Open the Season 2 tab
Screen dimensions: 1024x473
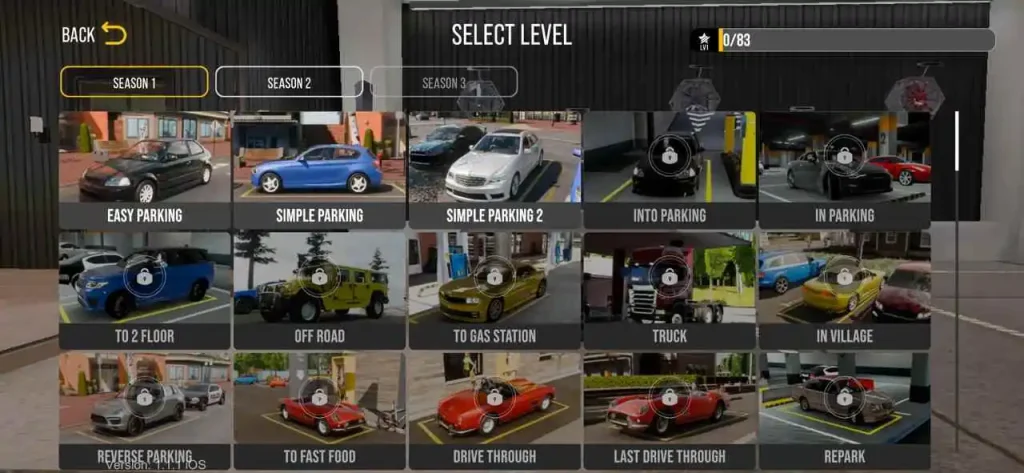point(289,82)
